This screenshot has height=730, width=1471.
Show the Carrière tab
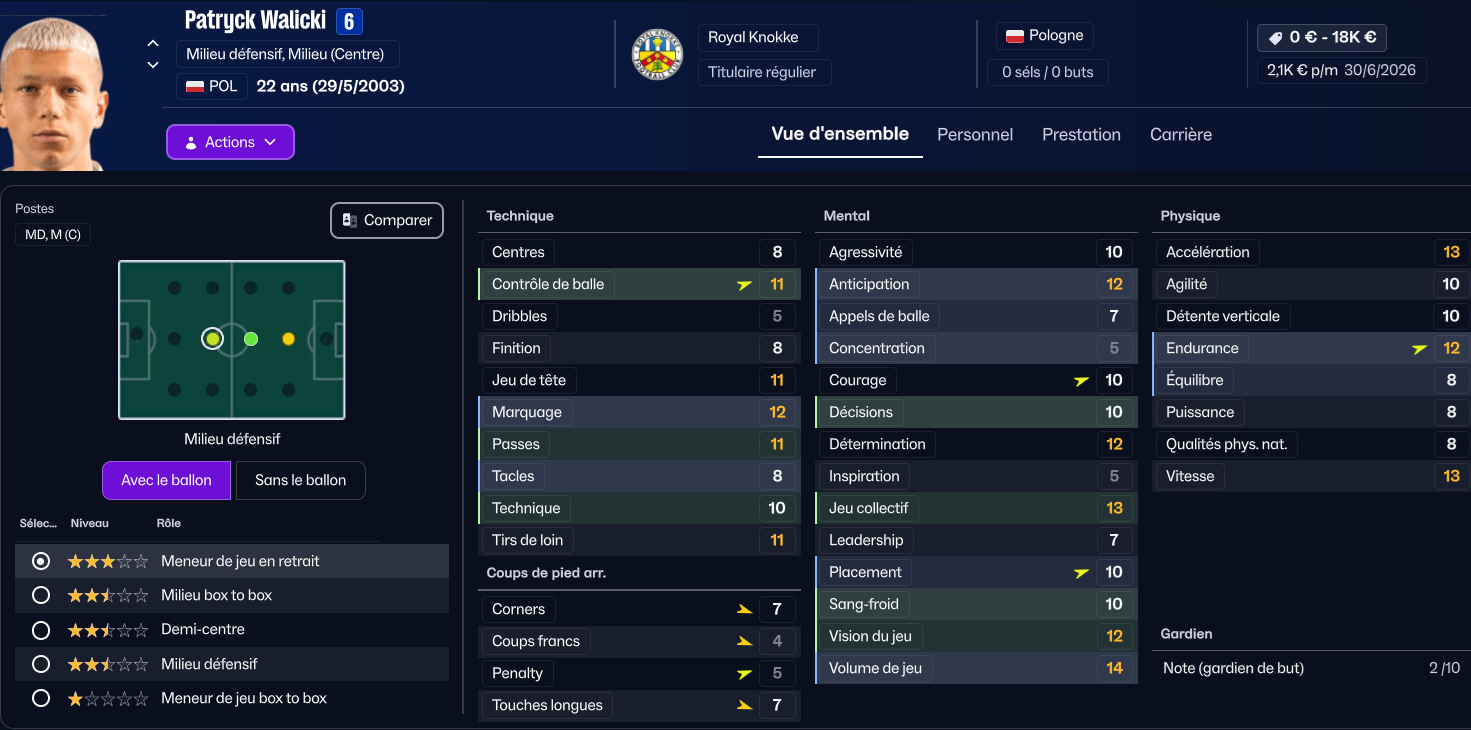tap(1180, 135)
